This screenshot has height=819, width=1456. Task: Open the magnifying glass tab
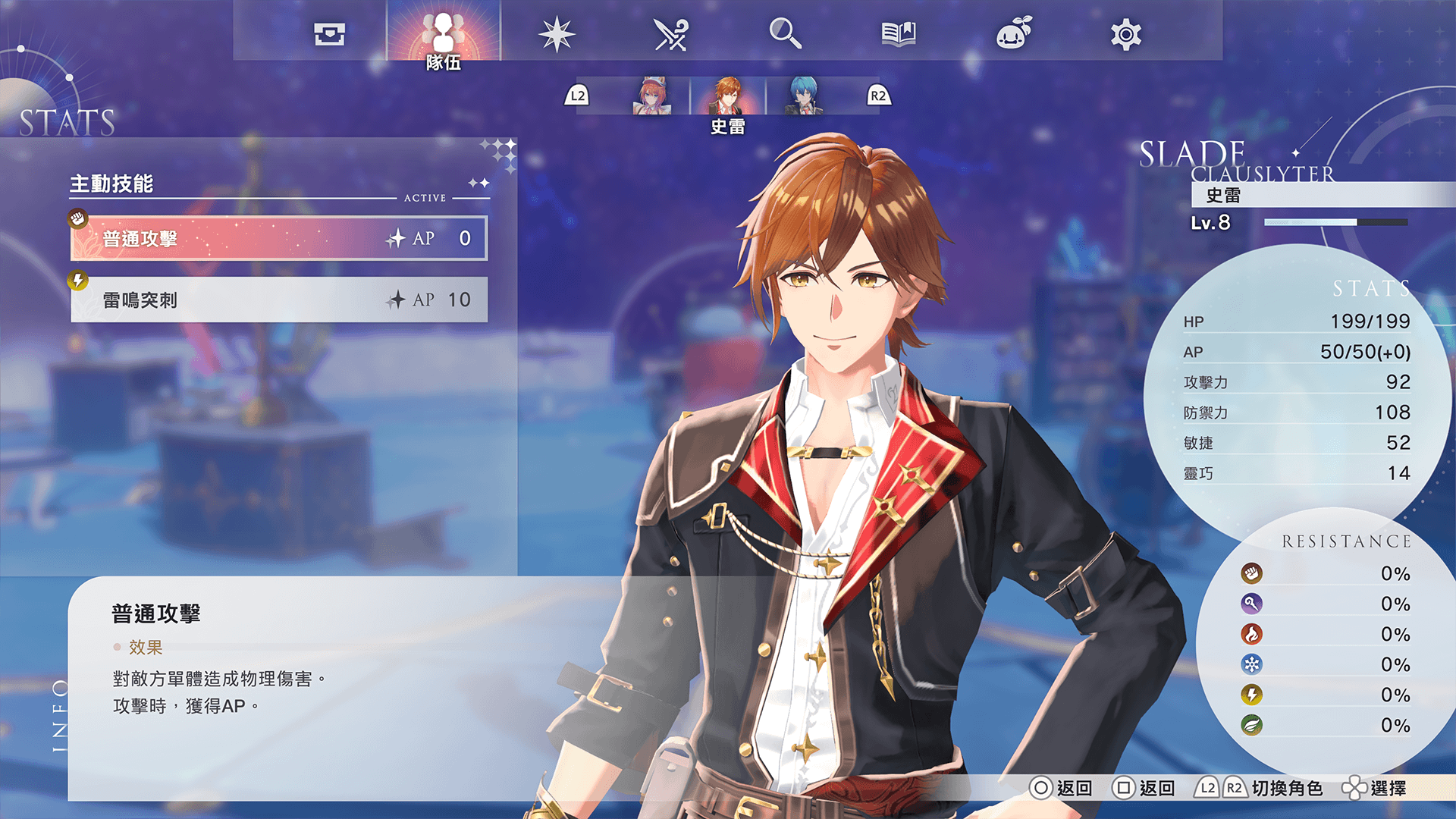785,34
